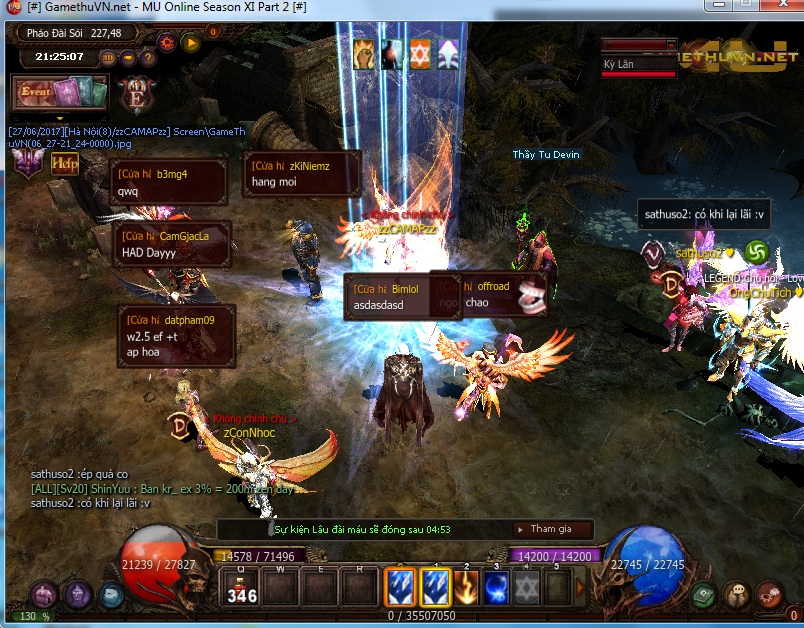Open the Event cards panel
This screenshot has width=804, height=628.
tap(58, 93)
